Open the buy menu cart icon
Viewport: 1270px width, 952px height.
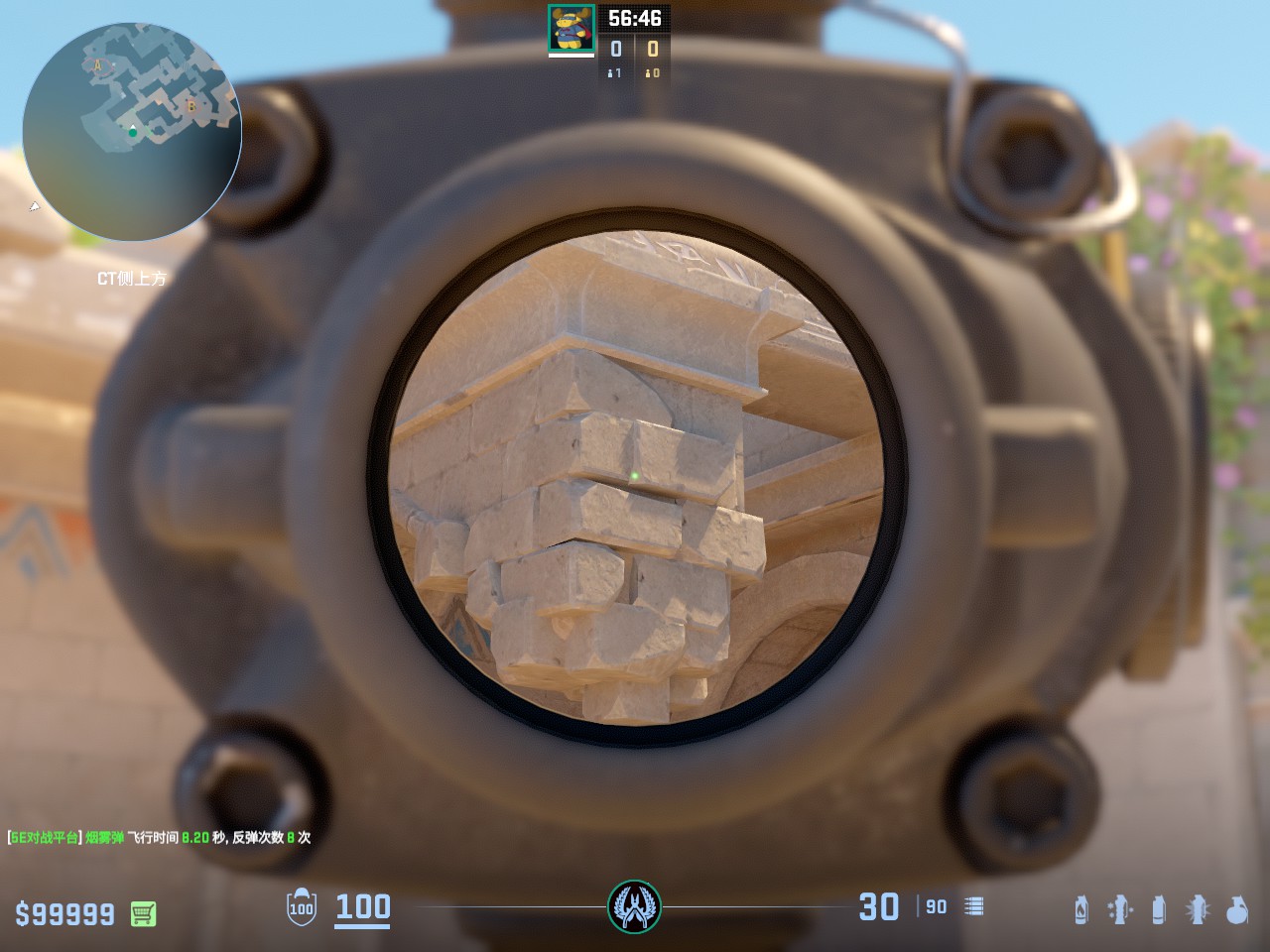143,913
